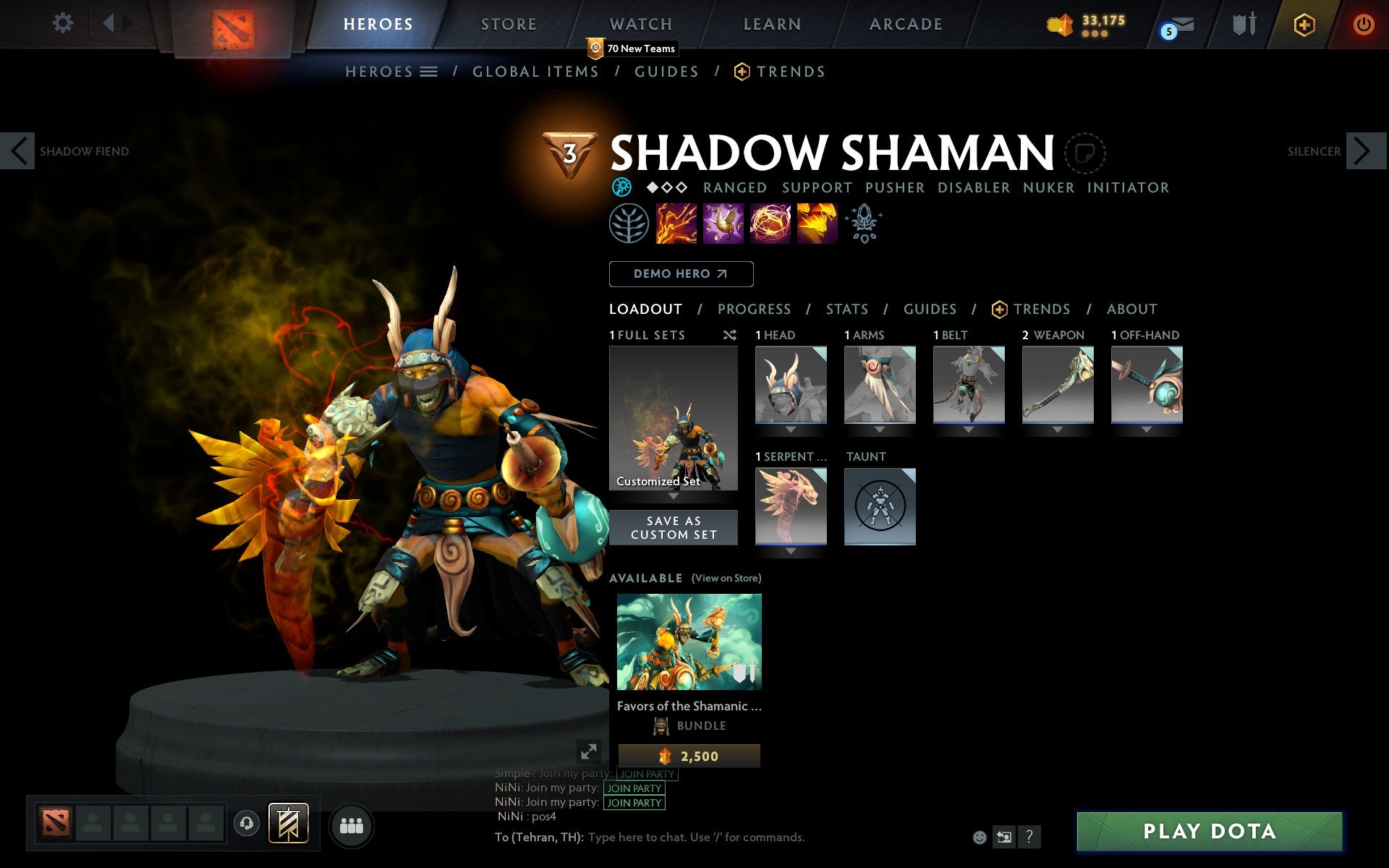Click the Aghanim's upgrade icon
Screen dimensions: 1389x868
coord(865,224)
